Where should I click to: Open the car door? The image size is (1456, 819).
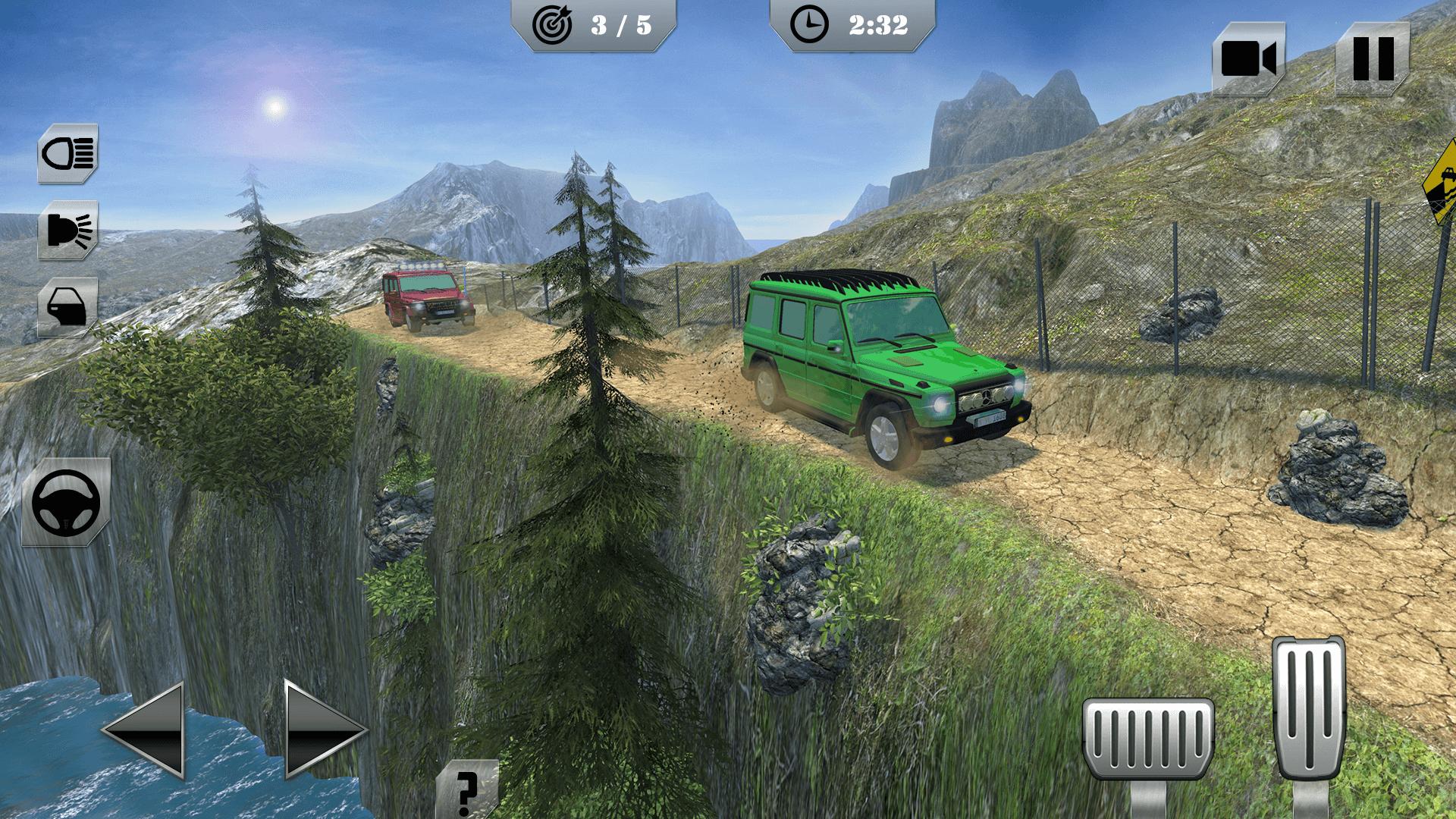pyautogui.click(x=68, y=306)
